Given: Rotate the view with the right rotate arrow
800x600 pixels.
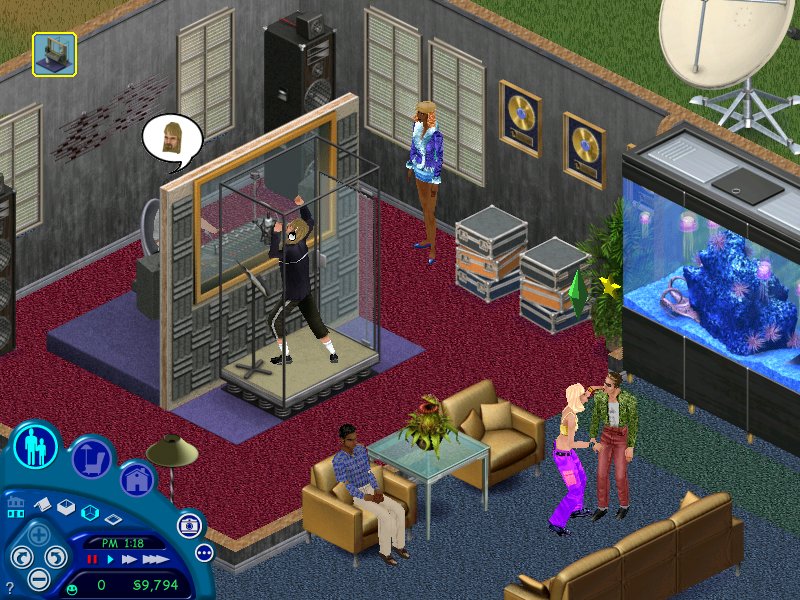Looking at the screenshot, I should coord(55,558).
